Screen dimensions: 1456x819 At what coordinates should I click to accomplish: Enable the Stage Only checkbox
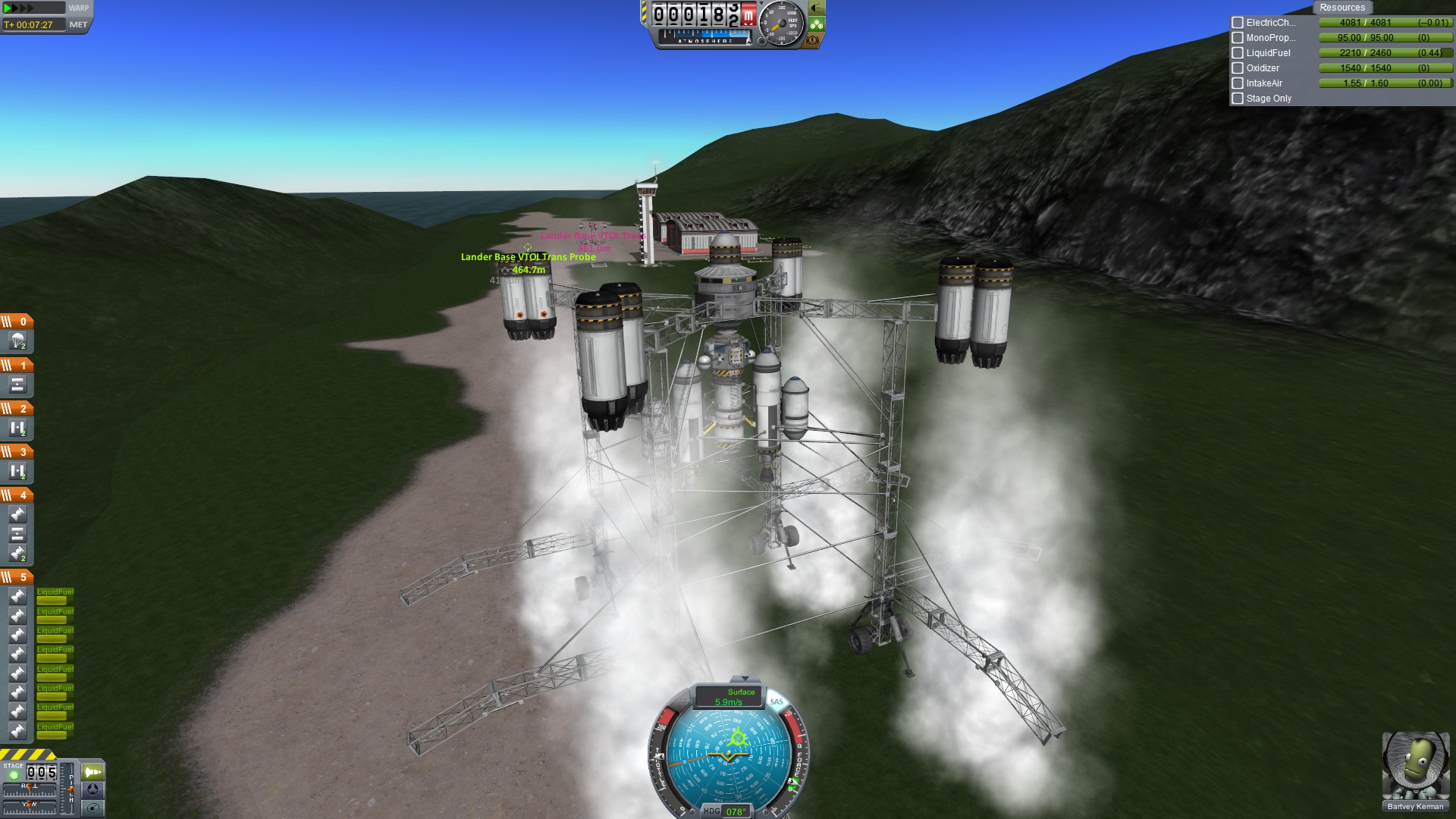[x=1238, y=99]
